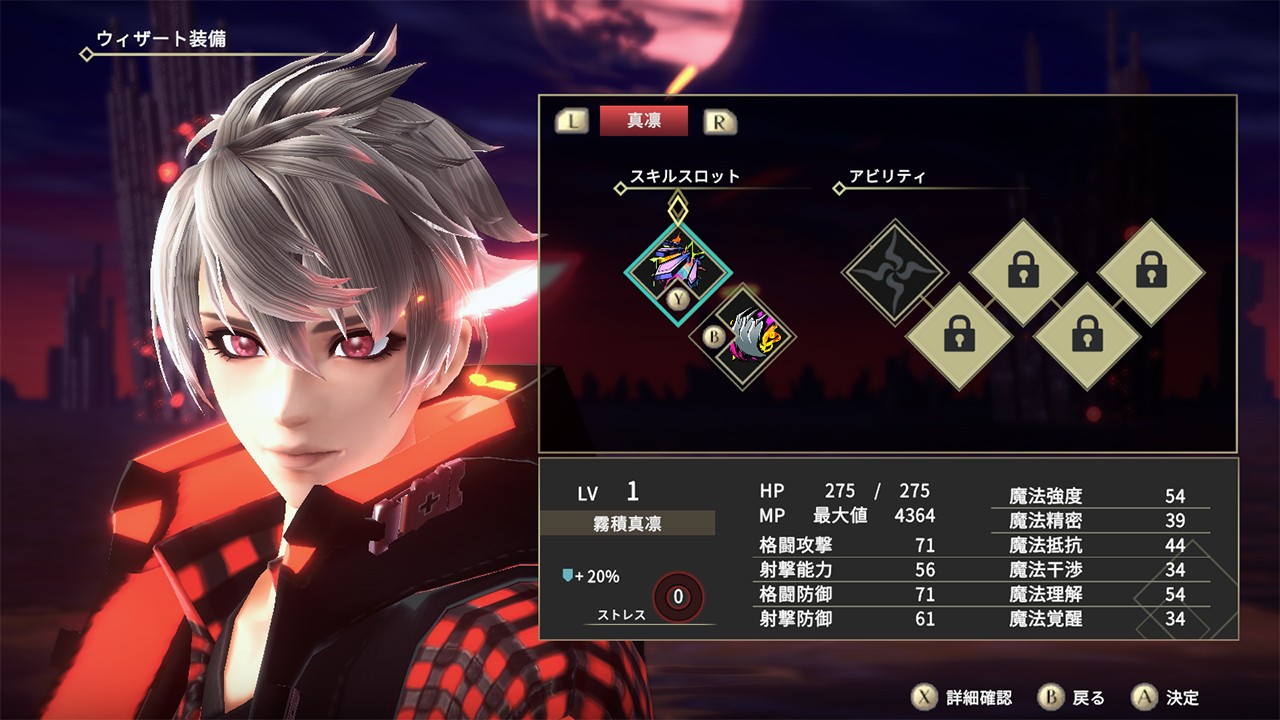1280x720 pixels.
Task: Select the Y skill slot with the purple blade icon
Action: point(679,266)
